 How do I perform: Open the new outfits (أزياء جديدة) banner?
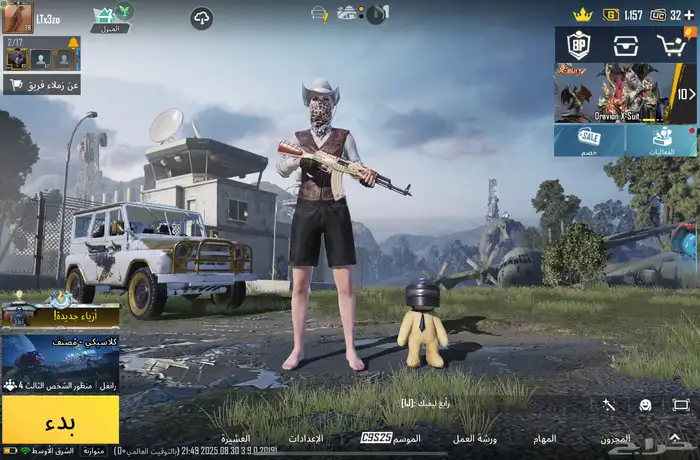coord(60,314)
